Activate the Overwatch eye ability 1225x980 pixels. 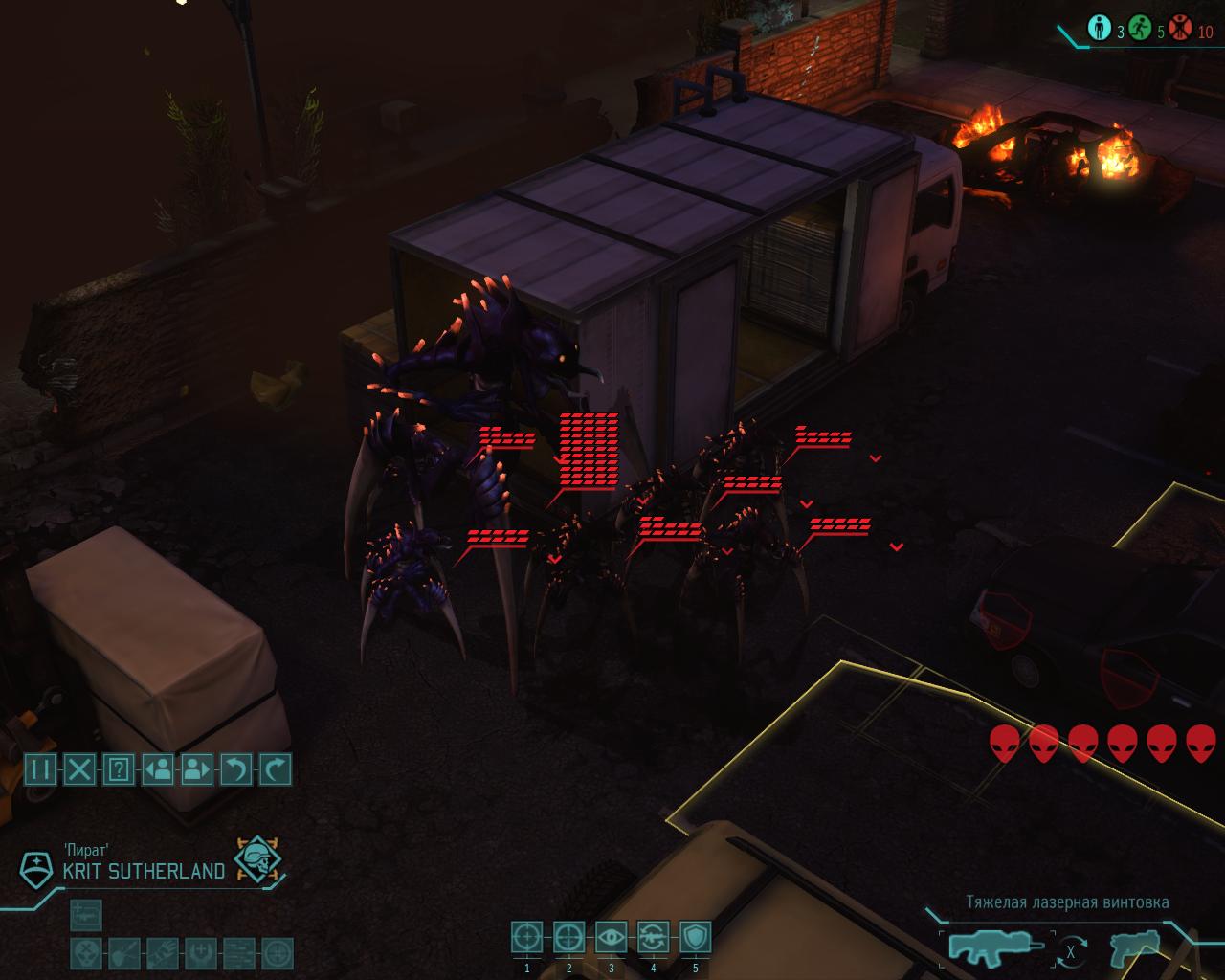point(612,937)
